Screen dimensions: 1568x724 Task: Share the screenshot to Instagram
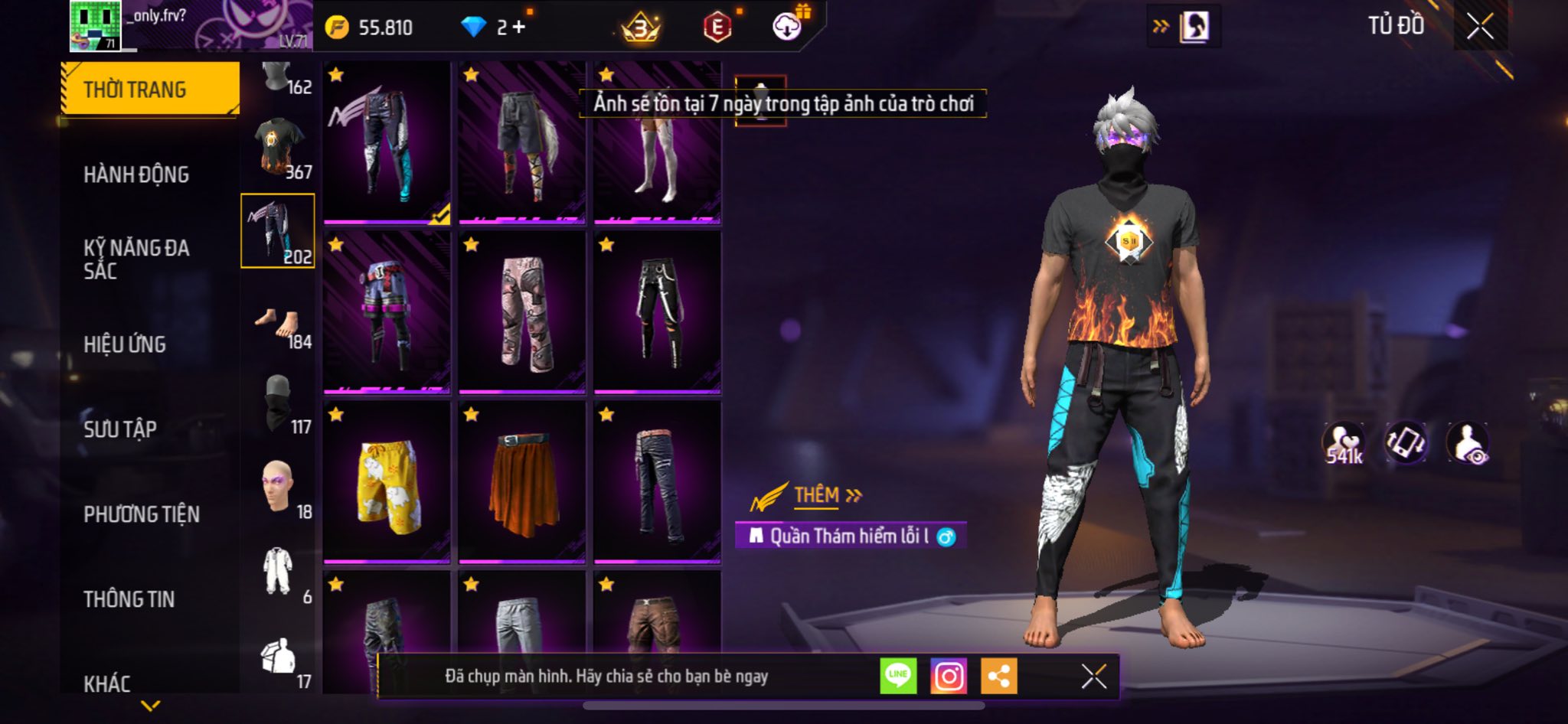949,677
